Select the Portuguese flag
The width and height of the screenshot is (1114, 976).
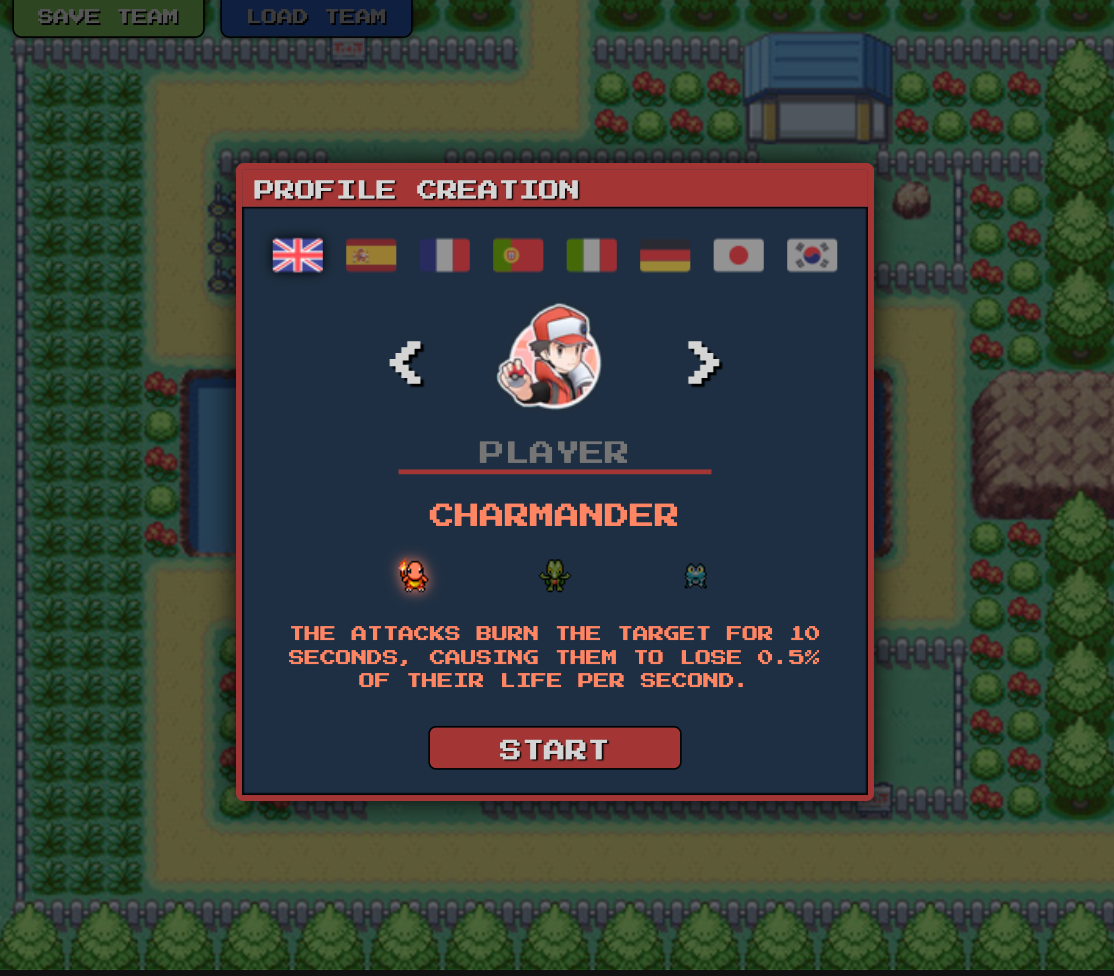pyautogui.click(x=518, y=255)
